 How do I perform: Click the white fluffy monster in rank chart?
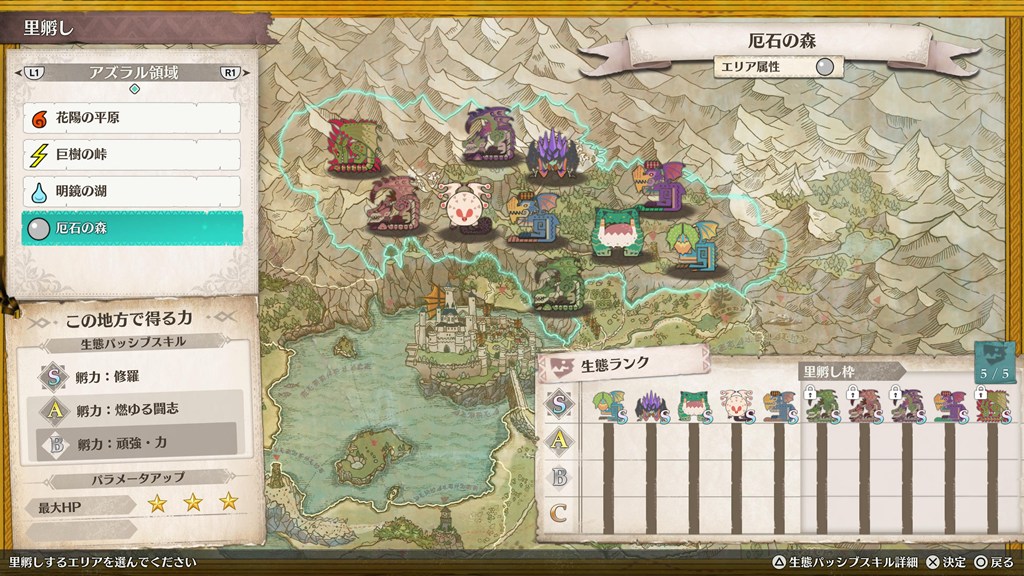point(735,405)
